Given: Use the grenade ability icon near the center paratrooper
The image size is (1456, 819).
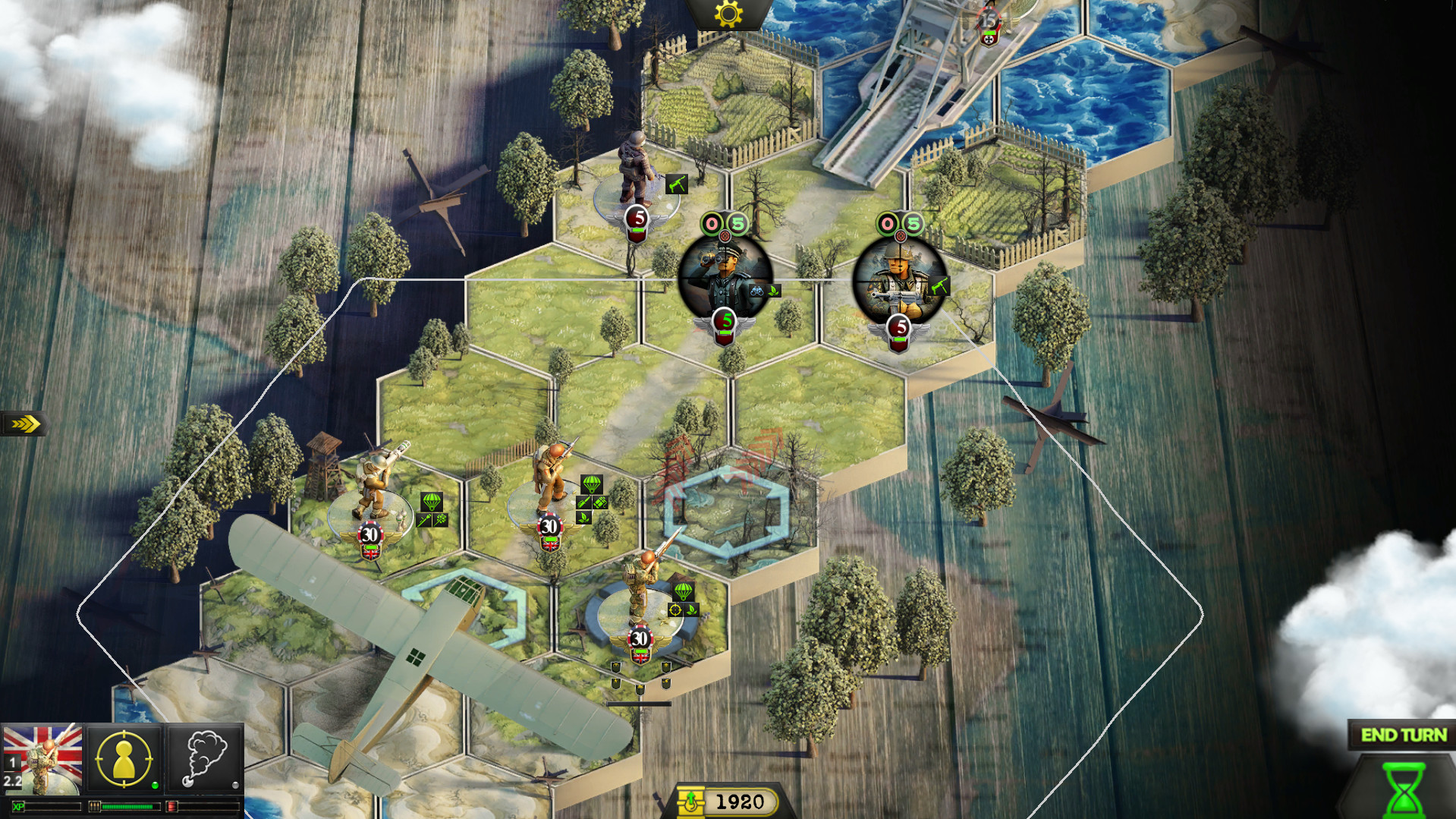Looking at the screenshot, I should (600, 502).
